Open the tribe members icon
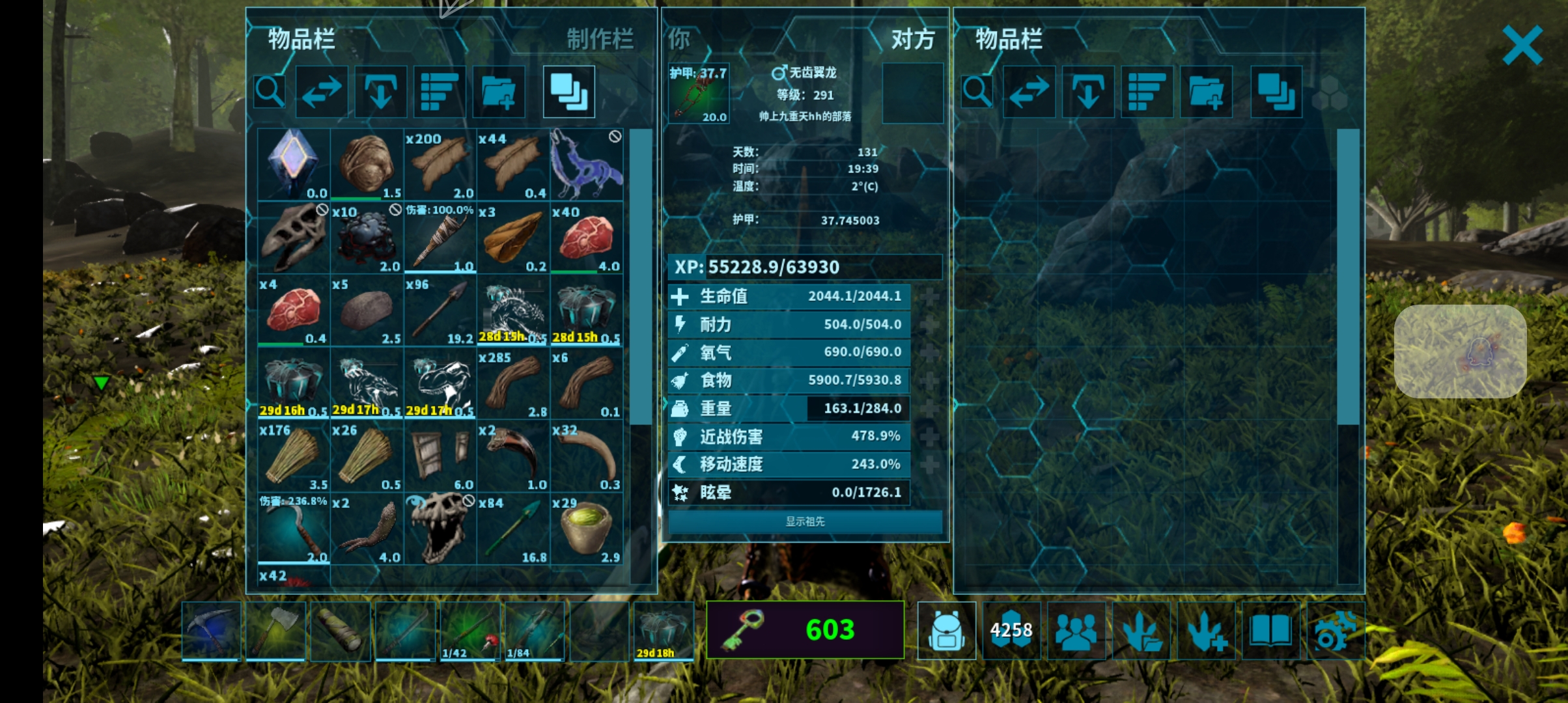The width and height of the screenshot is (1568, 703). click(1076, 630)
